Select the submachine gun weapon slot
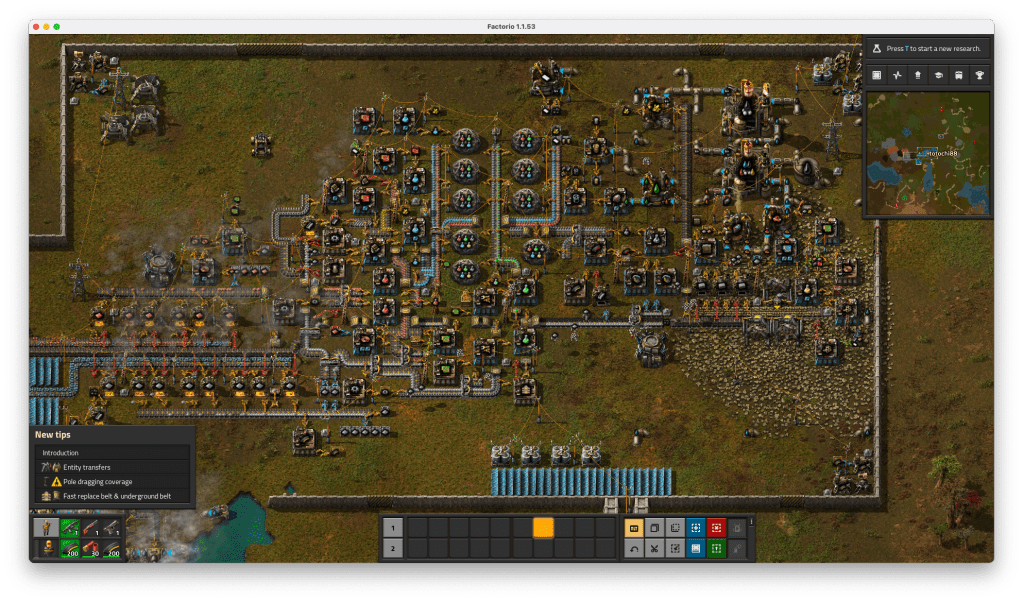1023x601 pixels. [x=70, y=527]
